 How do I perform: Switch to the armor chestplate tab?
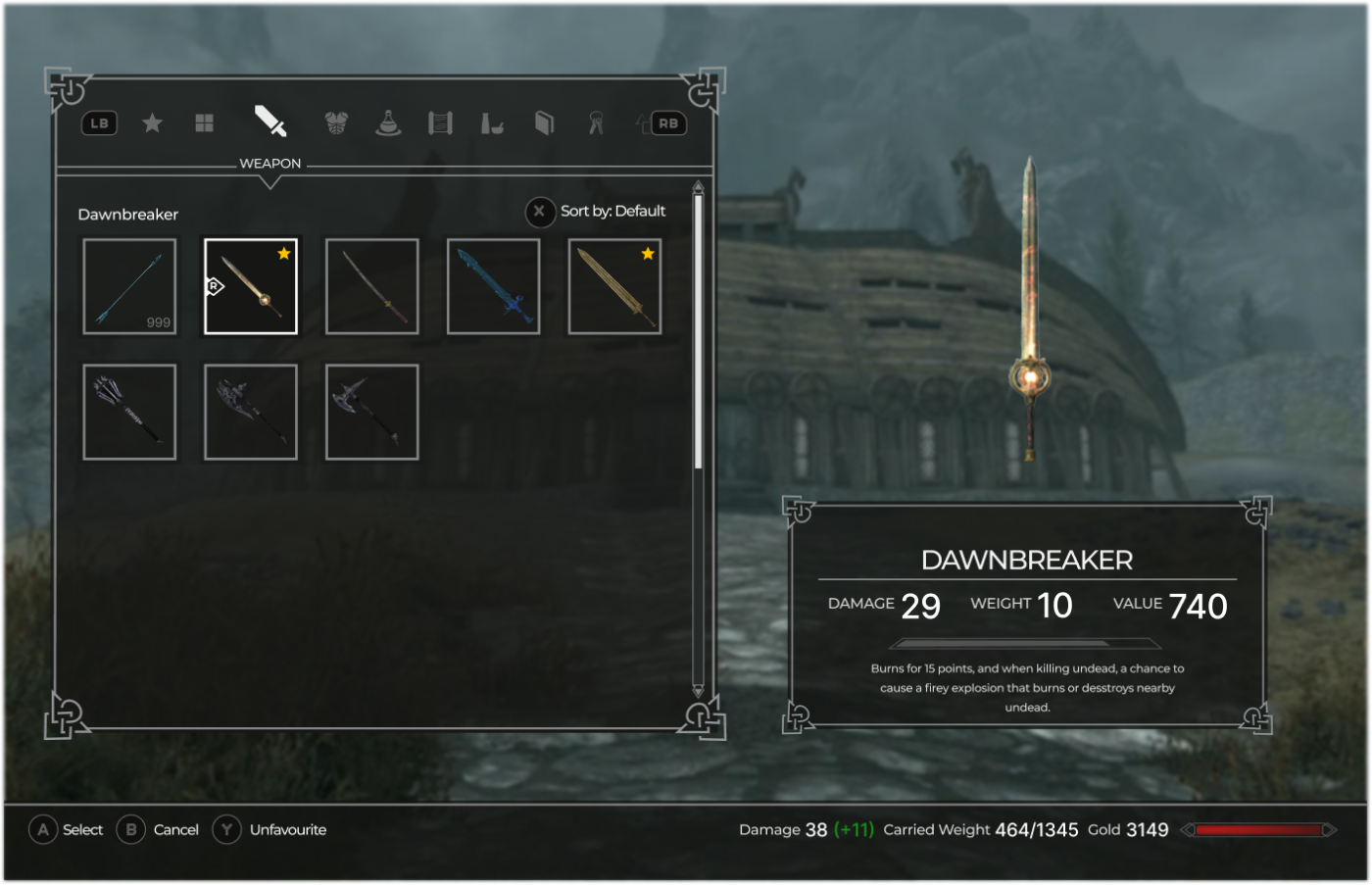pos(336,123)
